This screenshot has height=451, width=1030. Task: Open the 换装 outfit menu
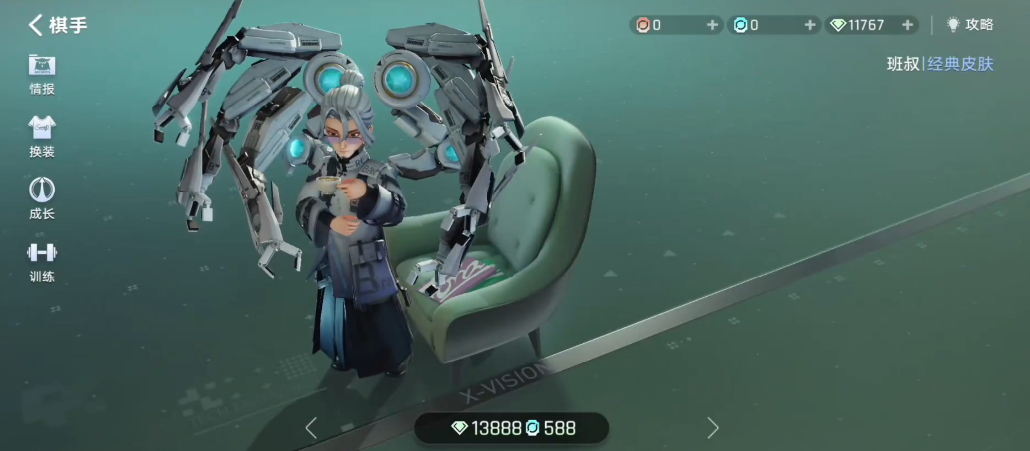click(42, 137)
